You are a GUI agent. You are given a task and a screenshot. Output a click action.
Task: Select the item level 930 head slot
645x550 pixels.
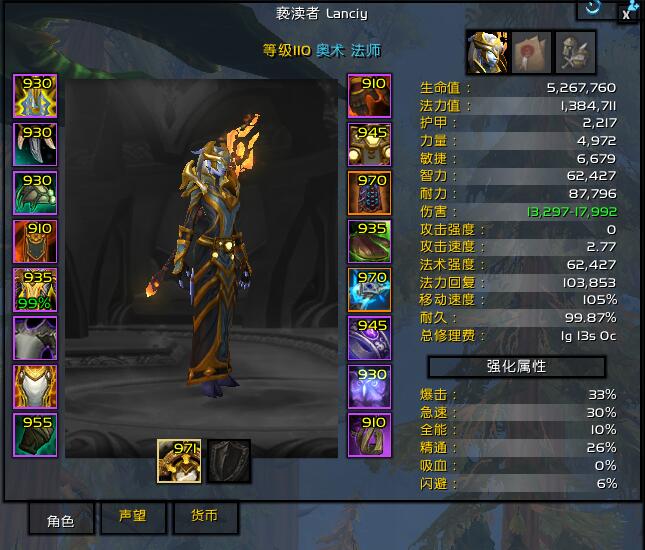point(36,96)
